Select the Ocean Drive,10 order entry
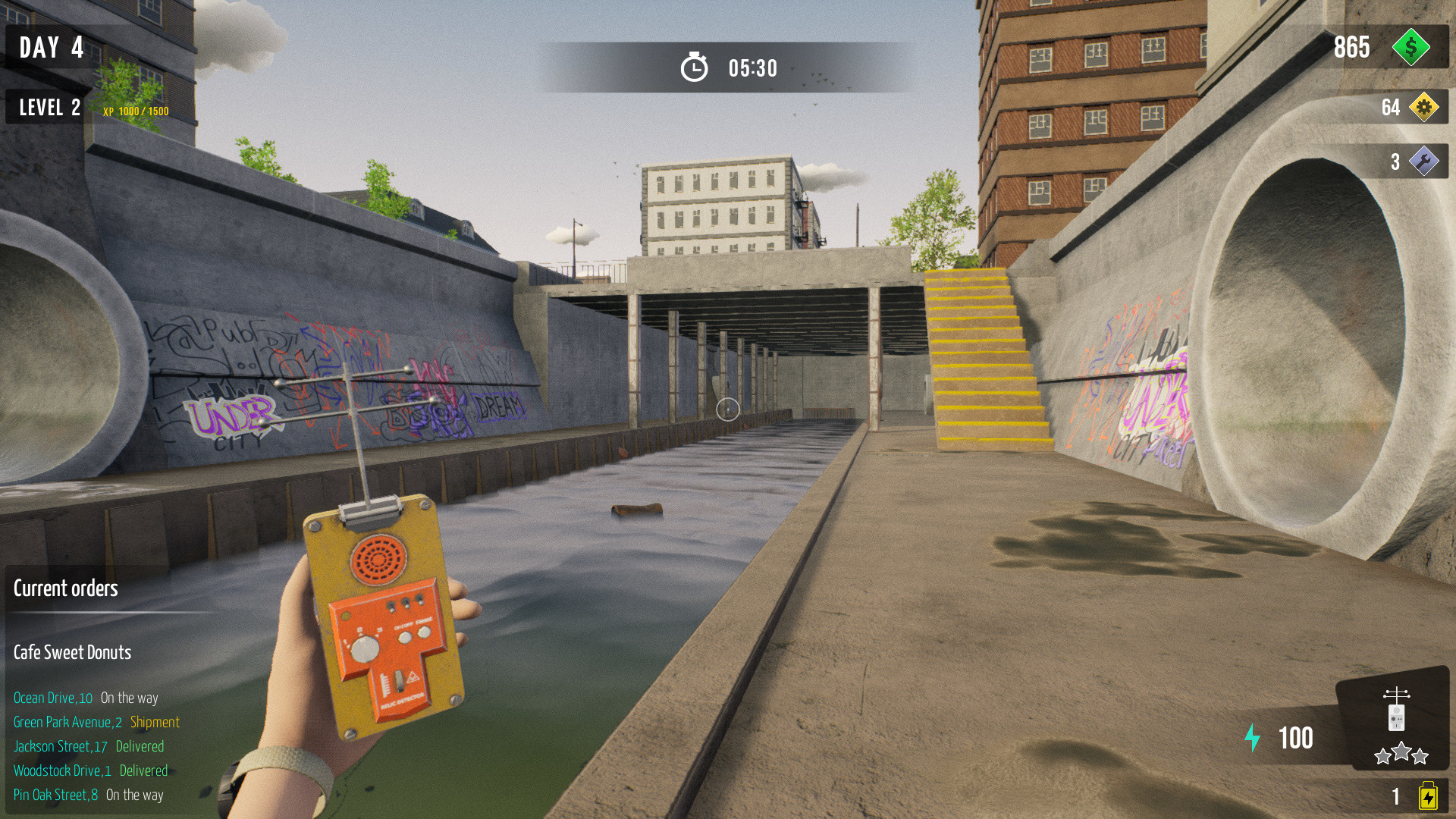 (86, 698)
